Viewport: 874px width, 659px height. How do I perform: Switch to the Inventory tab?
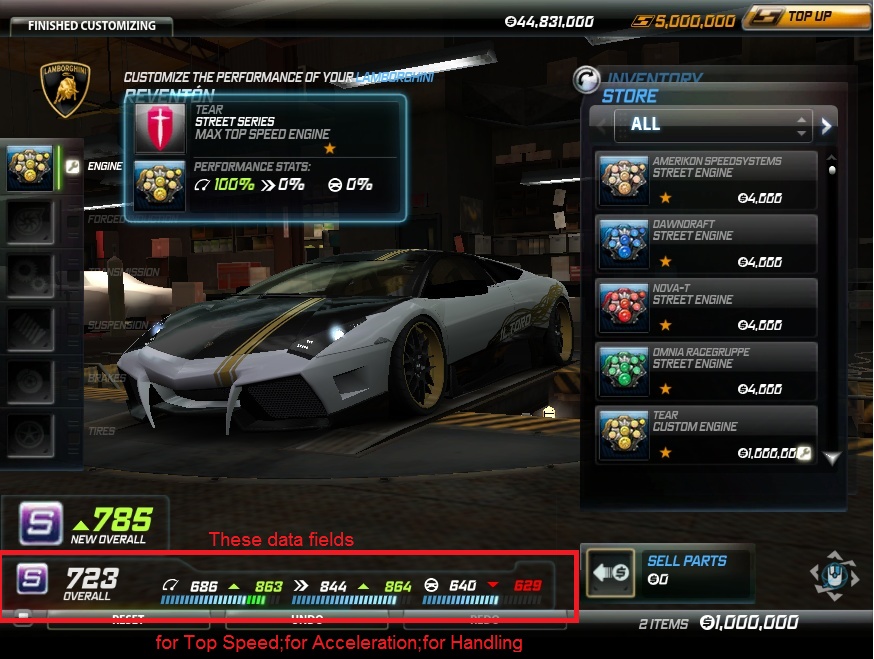(655, 78)
